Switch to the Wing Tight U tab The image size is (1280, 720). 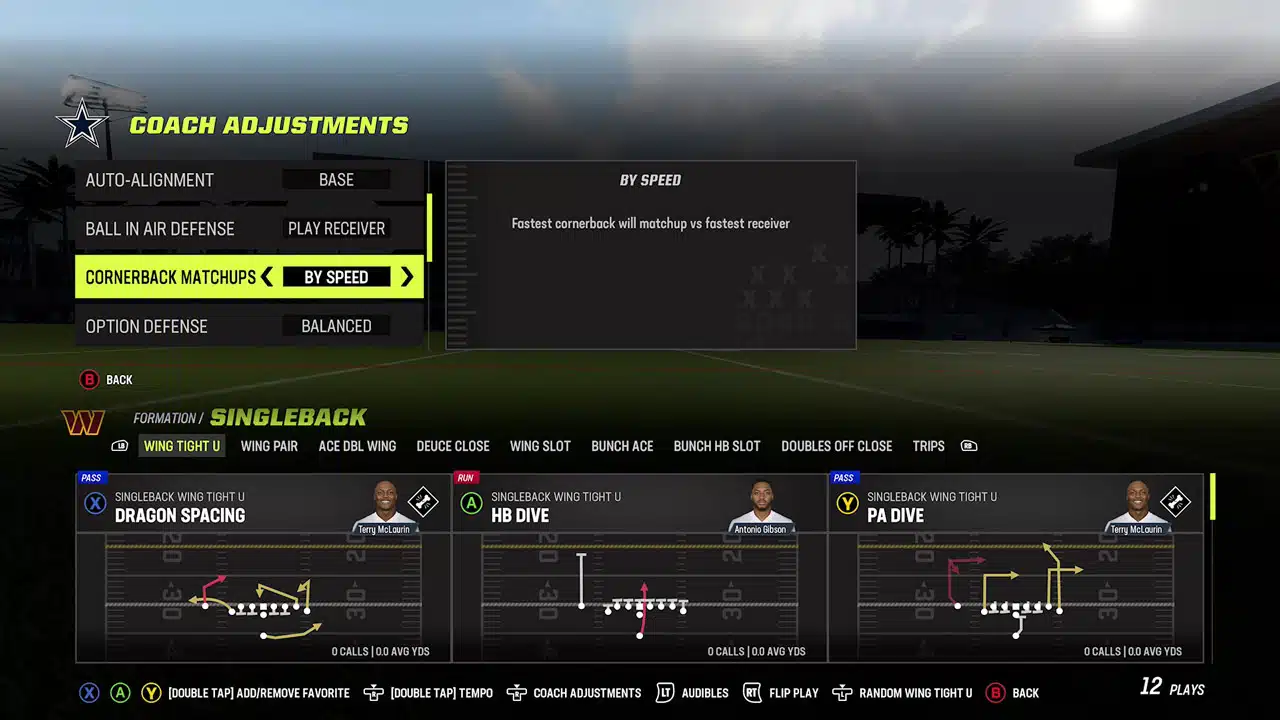[x=181, y=446]
